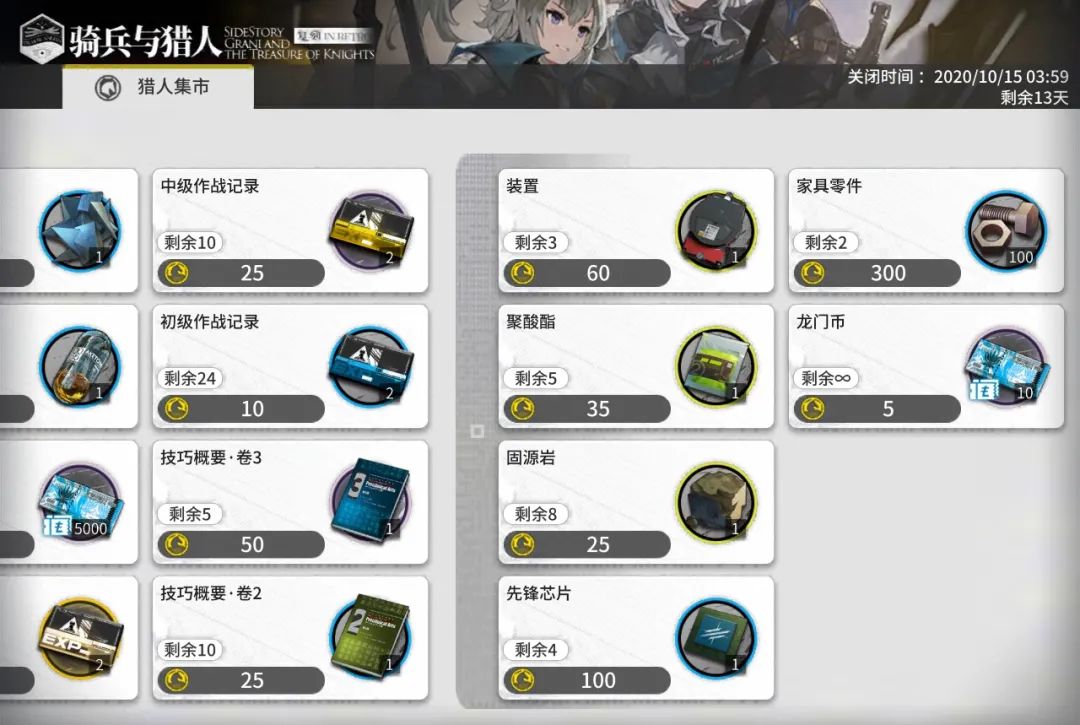Select the 固源岩 material card
This screenshot has height=725, width=1080.
coord(636,503)
